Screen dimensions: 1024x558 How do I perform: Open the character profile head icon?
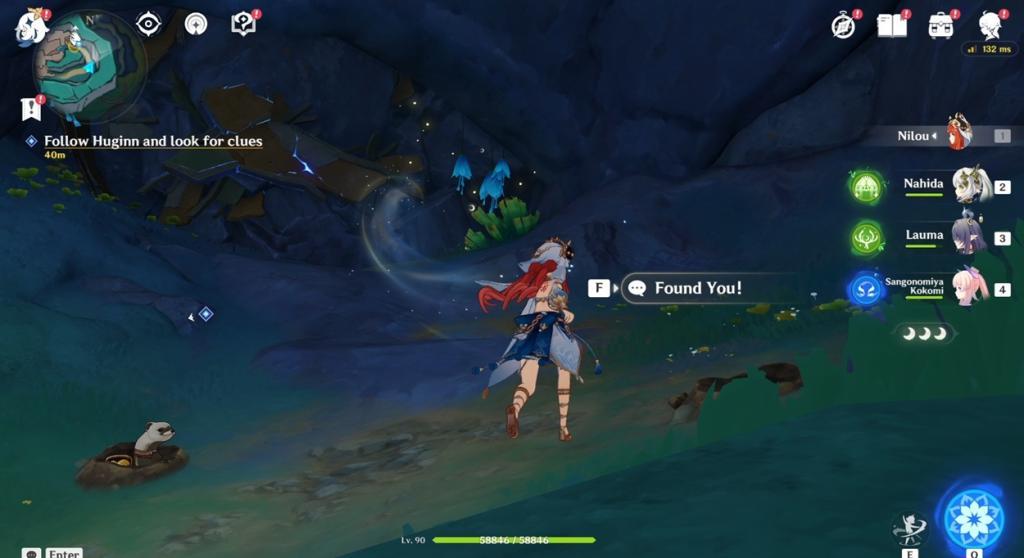click(x=990, y=25)
